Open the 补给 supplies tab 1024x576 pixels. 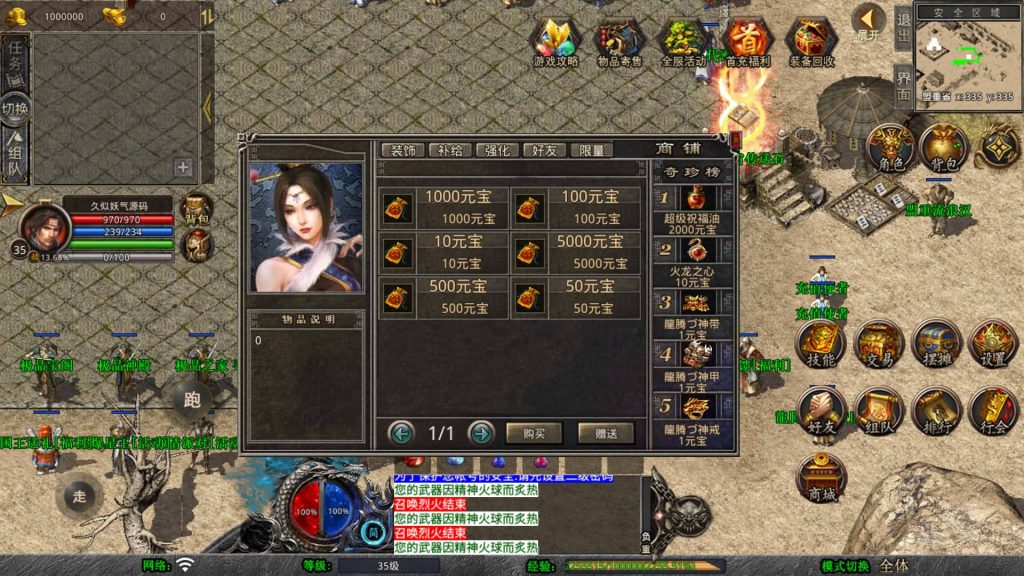pyautogui.click(x=450, y=150)
